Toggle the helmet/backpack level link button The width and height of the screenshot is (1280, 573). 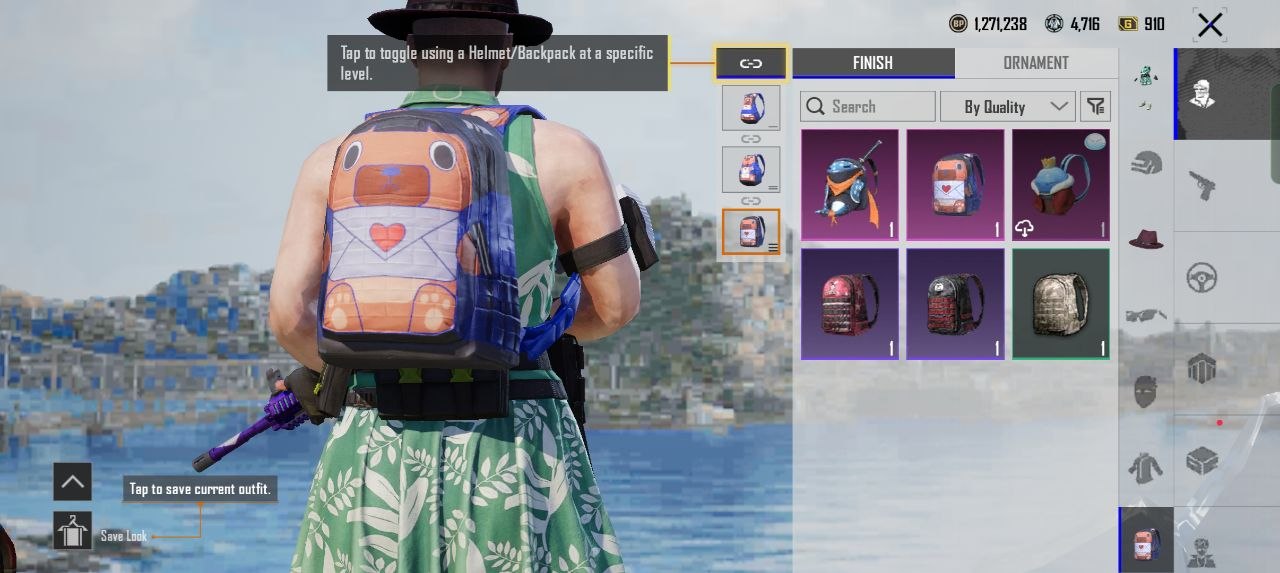(x=751, y=63)
